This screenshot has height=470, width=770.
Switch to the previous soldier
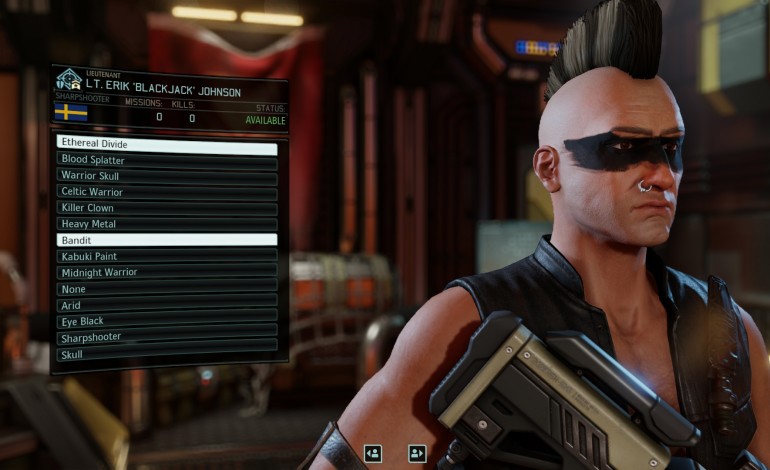(x=373, y=453)
